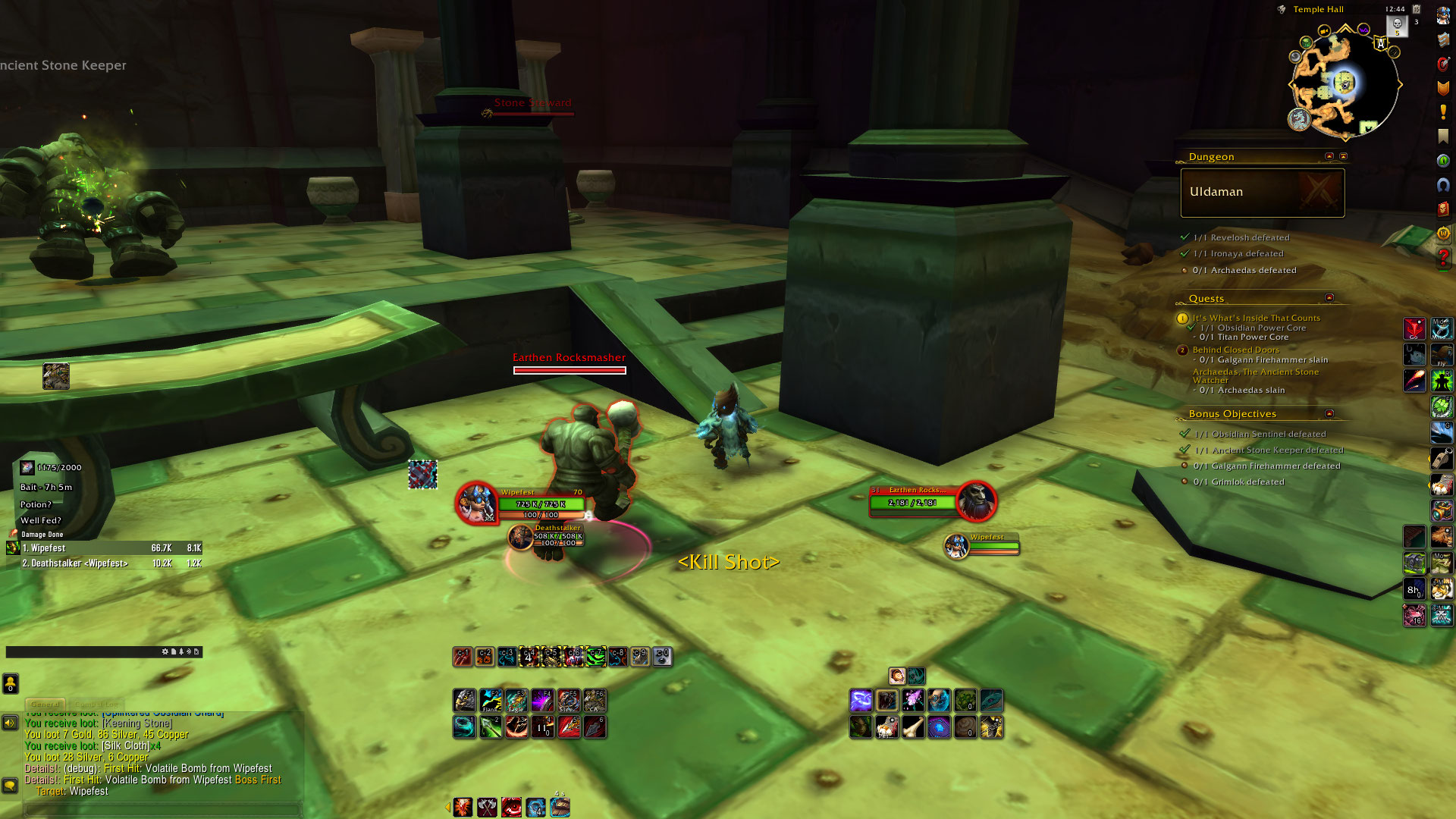Use the bone icon pet ability
The height and width of the screenshot is (819, 1456).
tap(913, 728)
